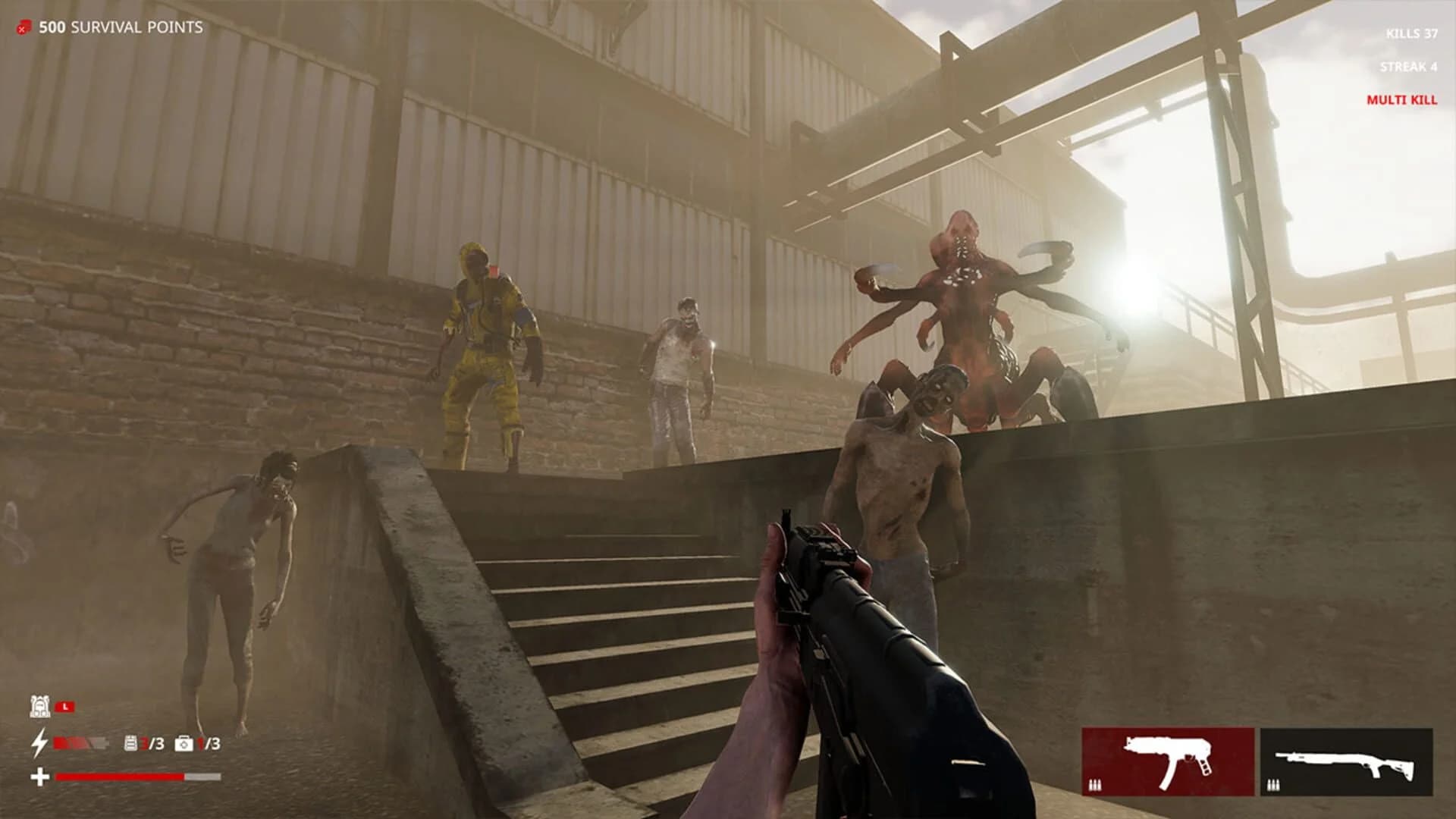Click the bandage supply icon showing 3/3
Viewport: 1456px width, 819px height.
pyautogui.click(x=130, y=745)
